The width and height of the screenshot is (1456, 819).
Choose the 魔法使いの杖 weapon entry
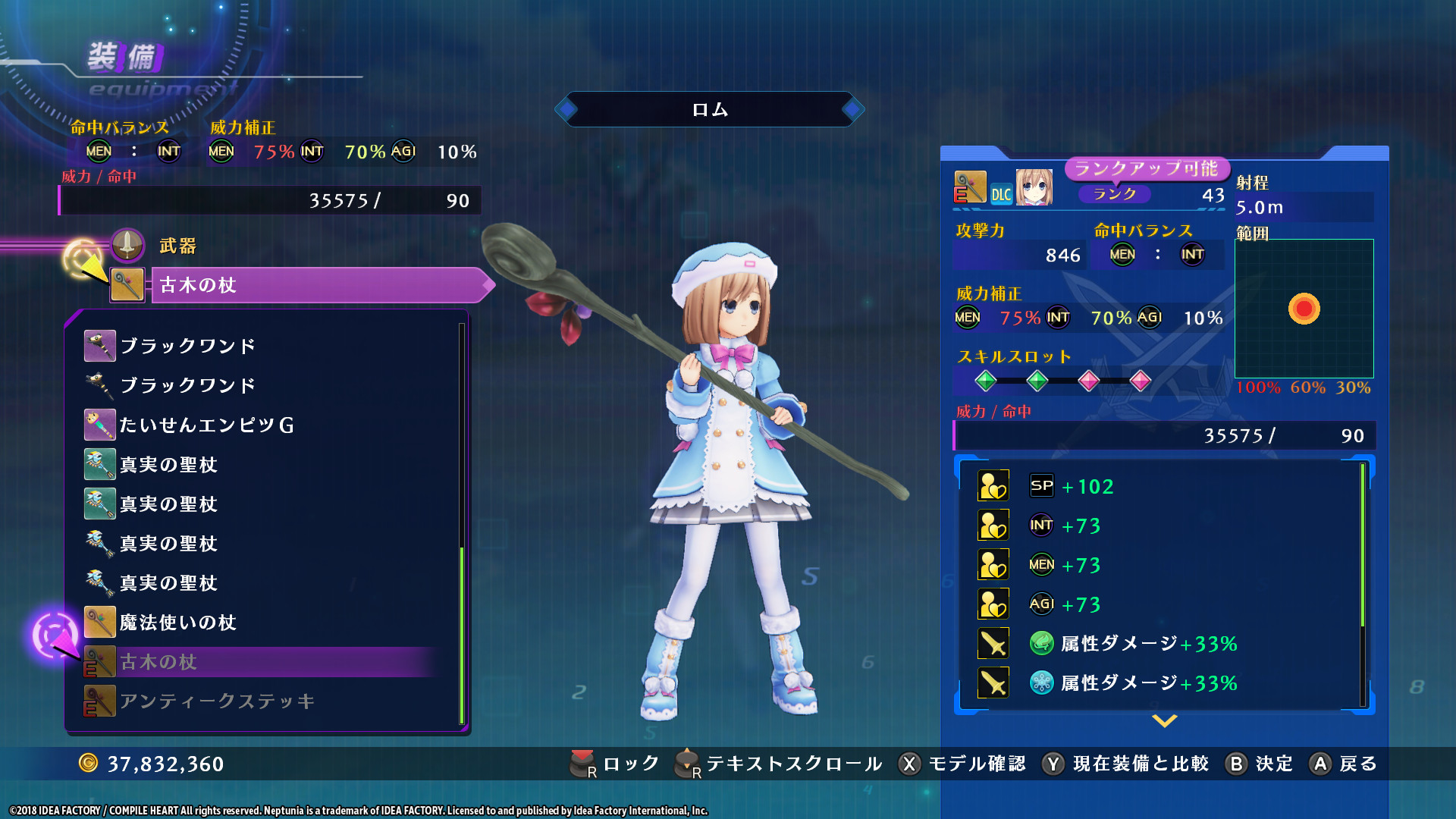click(178, 623)
